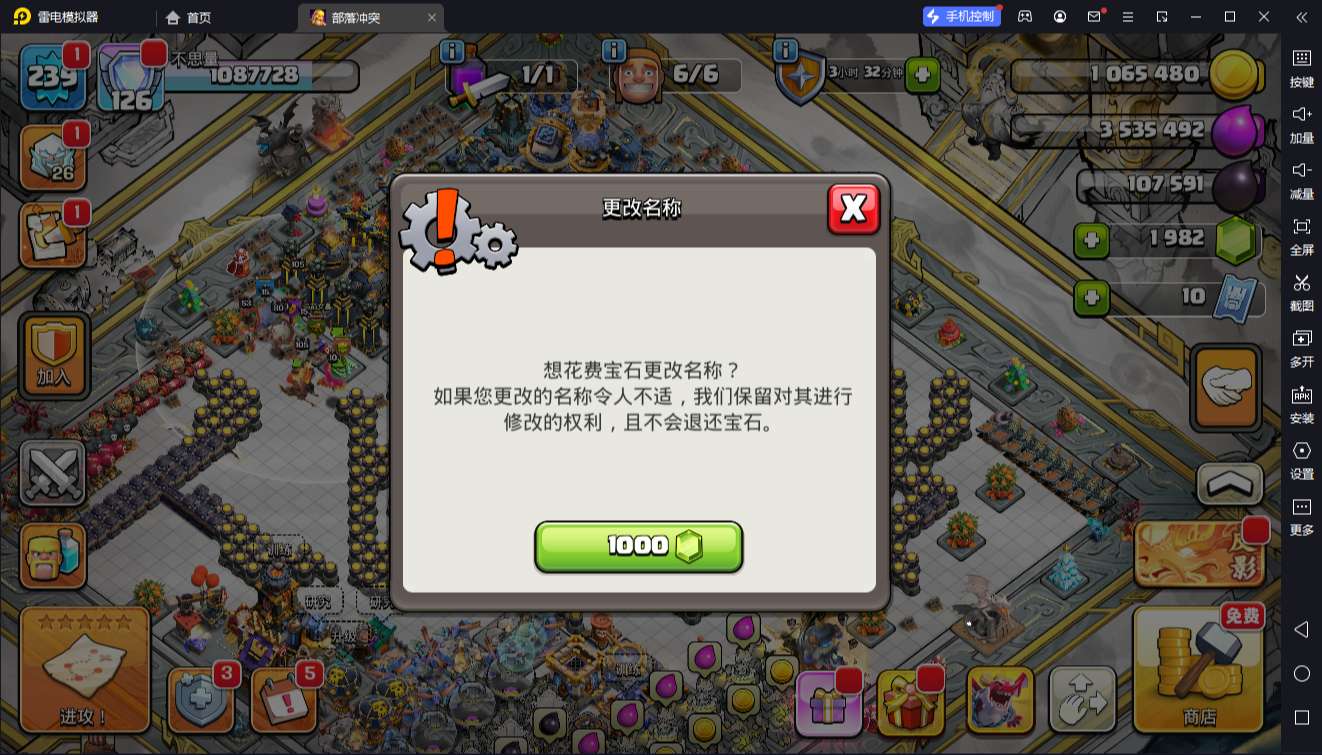The width and height of the screenshot is (1322, 755).
Task: Confirm name change by paying 1000 gems
Action: 638,546
